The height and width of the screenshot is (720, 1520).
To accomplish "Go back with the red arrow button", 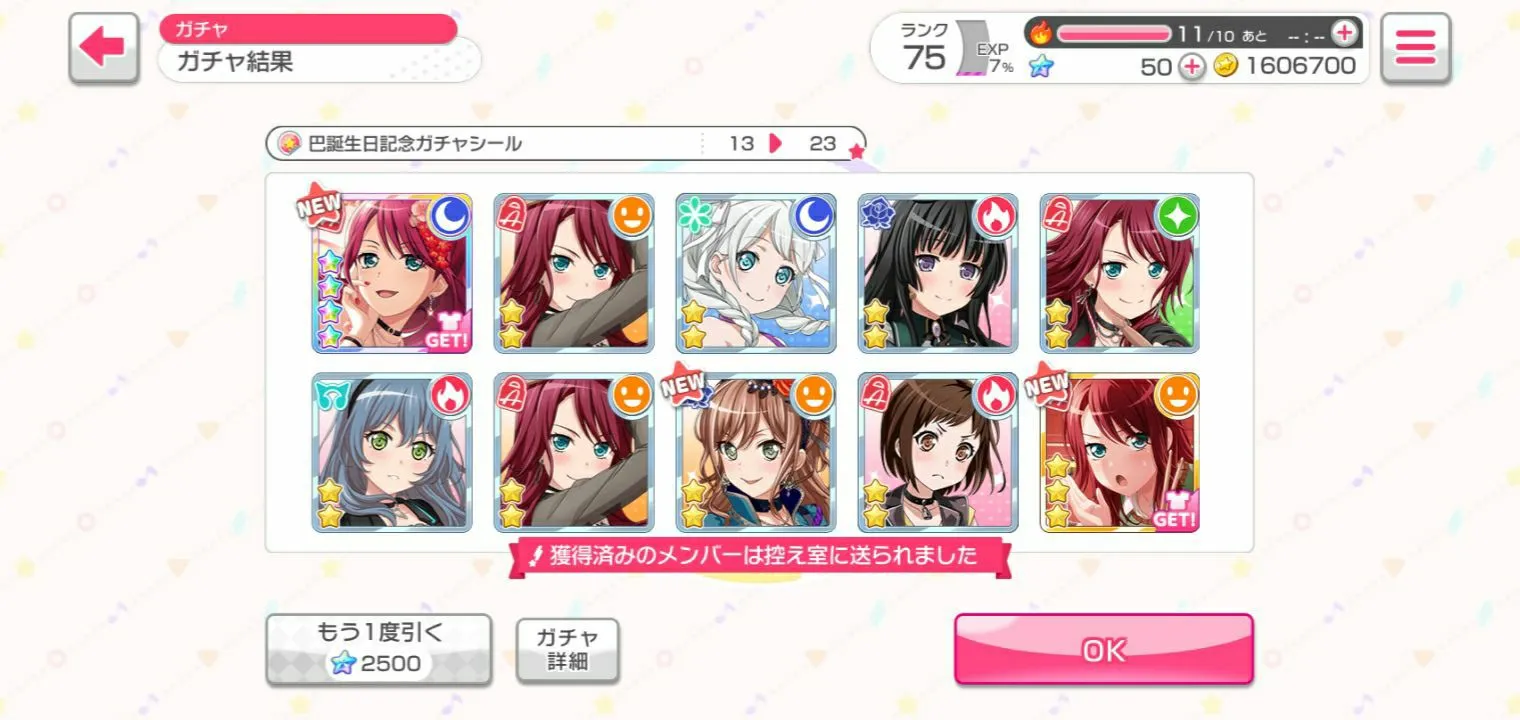I will [x=104, y=48].
